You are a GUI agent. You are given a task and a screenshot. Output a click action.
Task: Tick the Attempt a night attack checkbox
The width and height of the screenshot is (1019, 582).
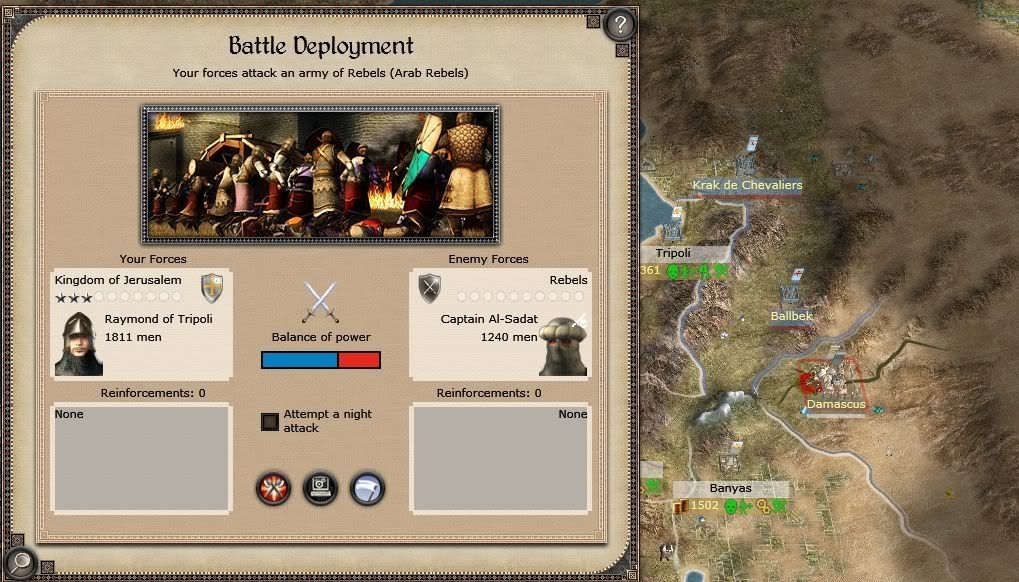point(270,421)
